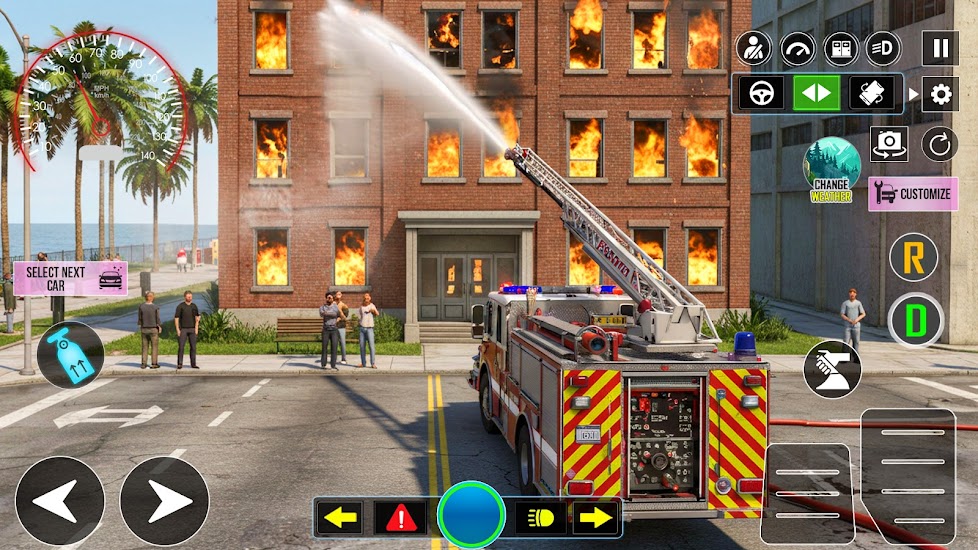
Task: Pause the game
Action: pyautogui.click(x=939, y=48)
